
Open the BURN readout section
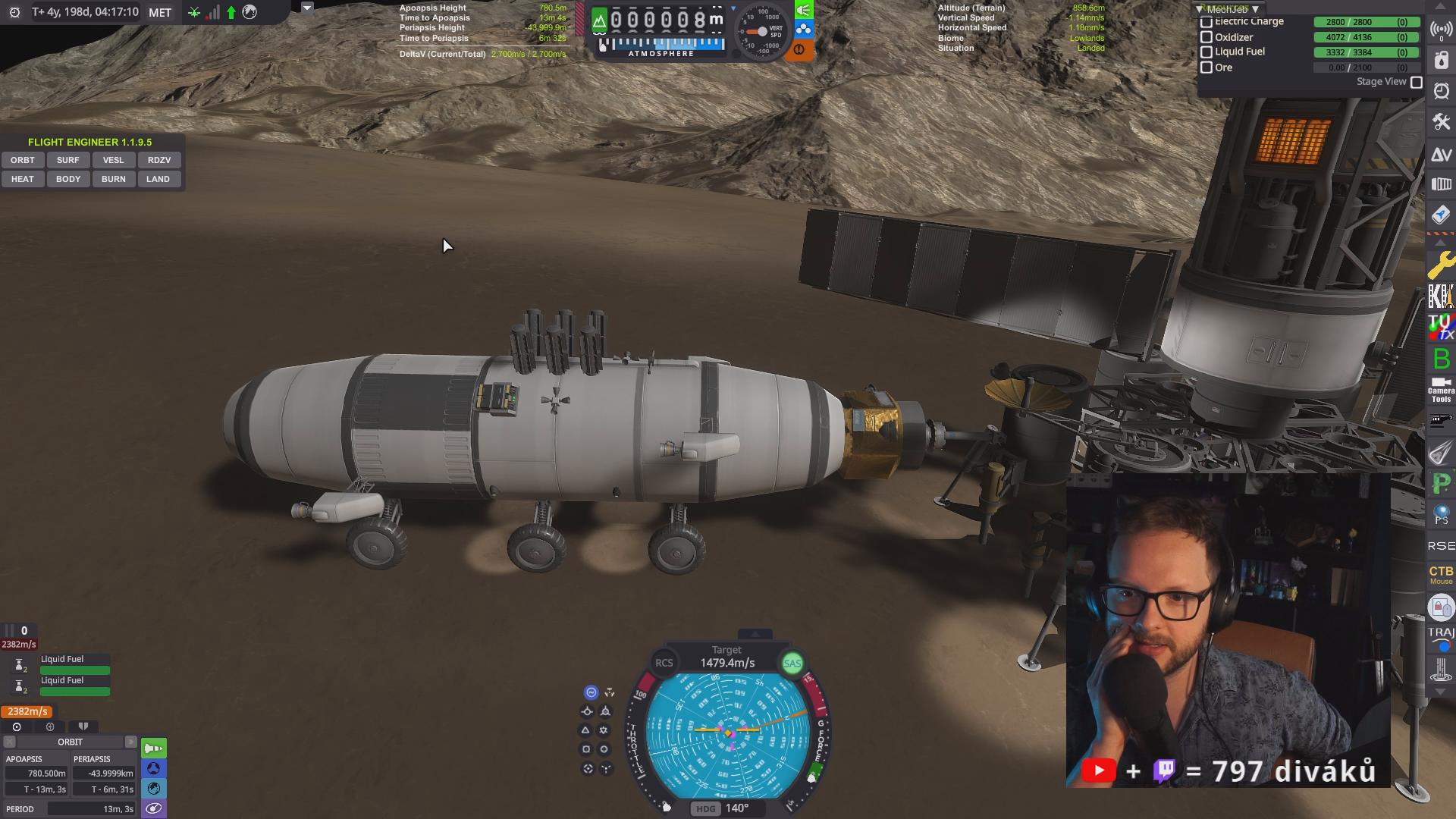113,179
